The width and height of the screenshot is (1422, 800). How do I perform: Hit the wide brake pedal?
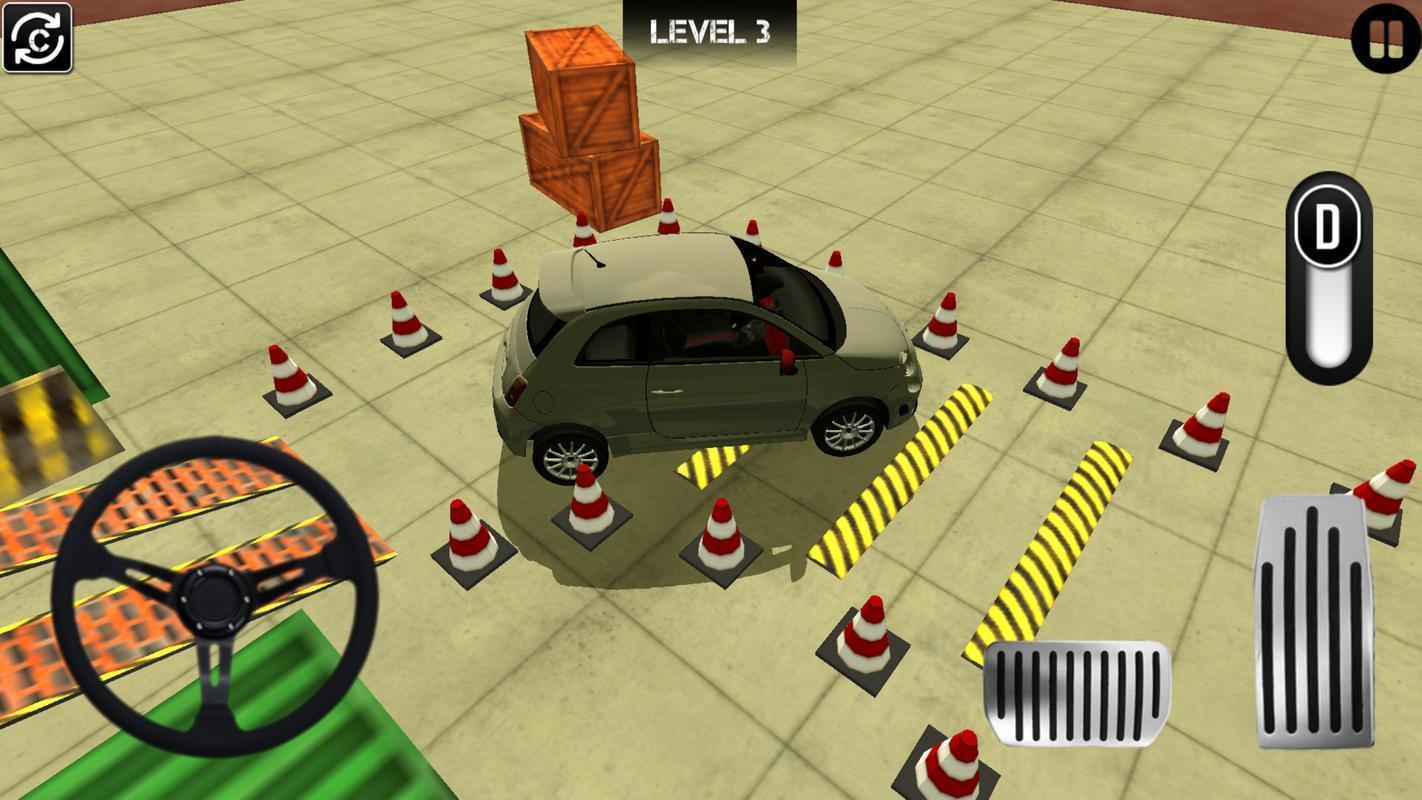(x=1077, y=693)
